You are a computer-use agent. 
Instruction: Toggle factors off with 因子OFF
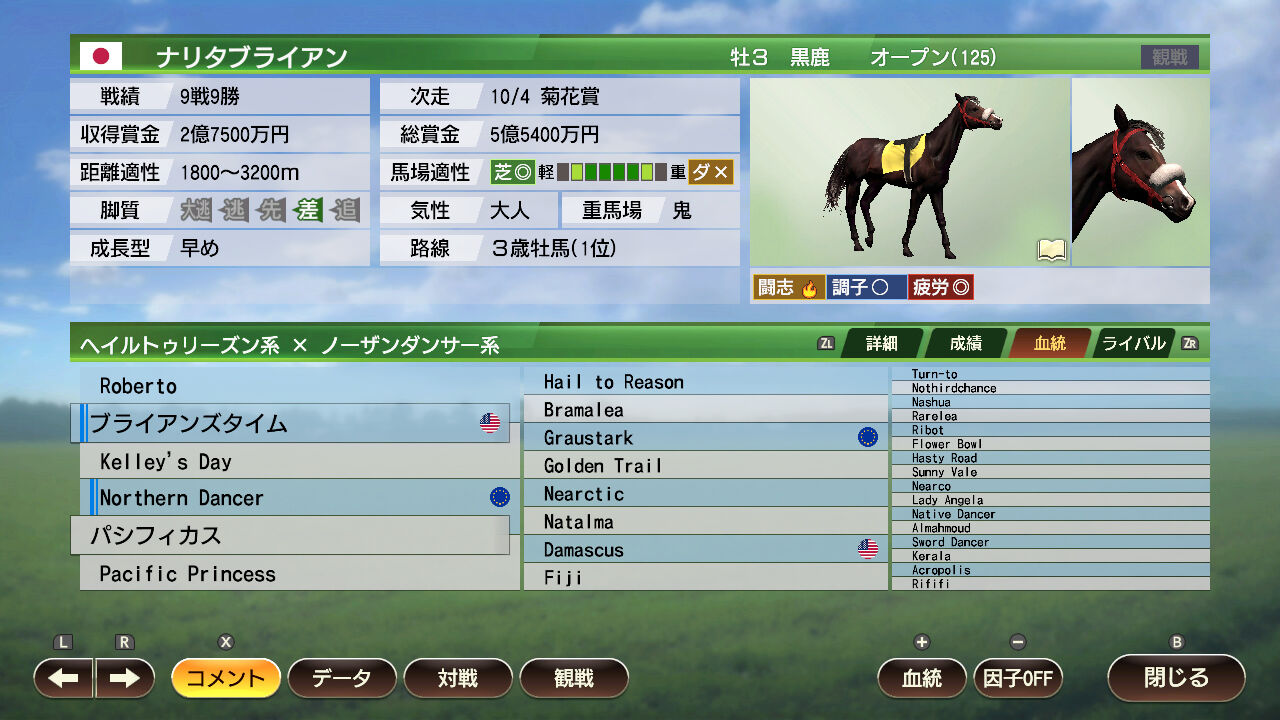pos(1018,678)
